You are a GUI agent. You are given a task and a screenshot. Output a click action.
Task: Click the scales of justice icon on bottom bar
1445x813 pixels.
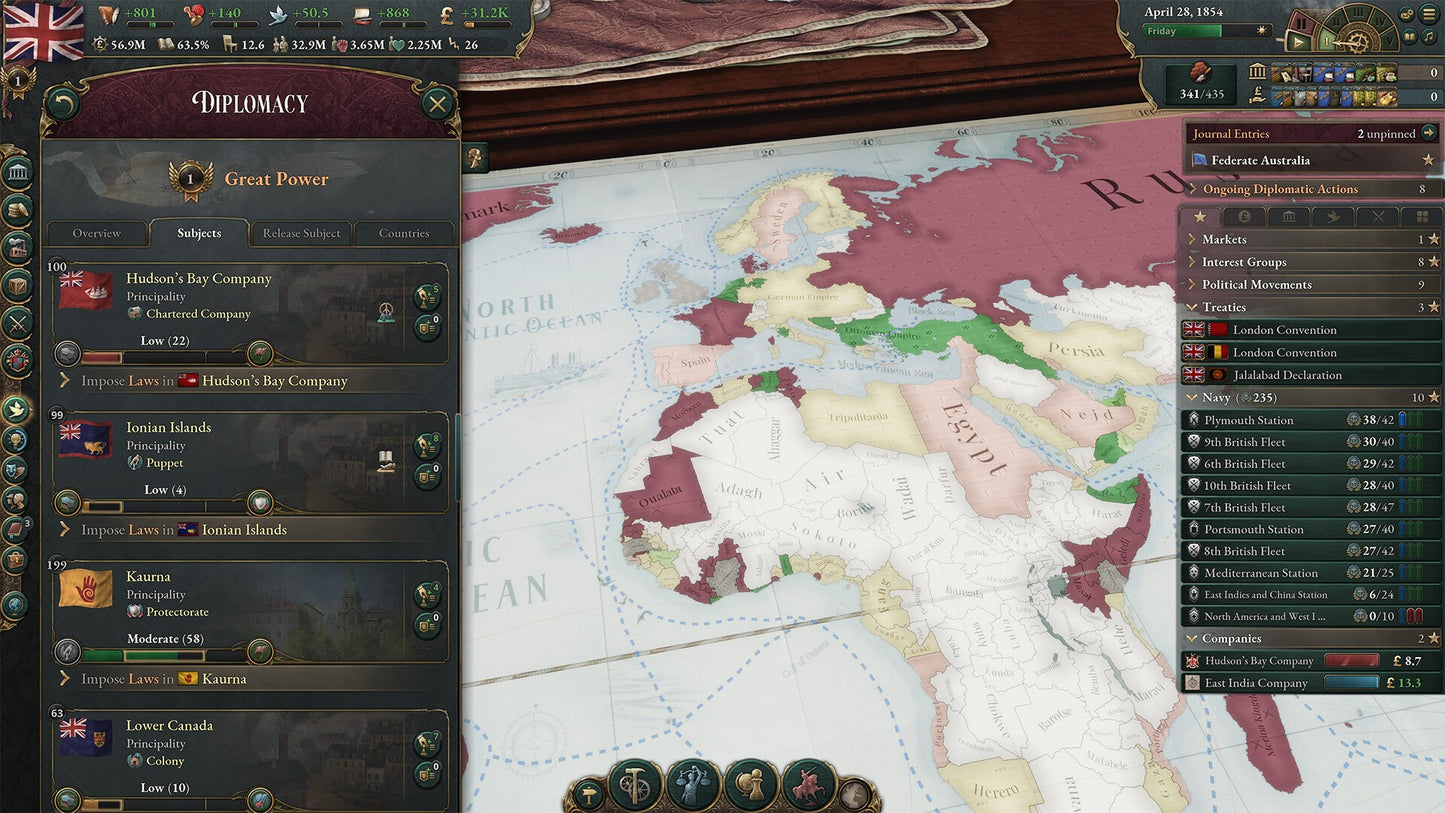(x=691, y=786)
